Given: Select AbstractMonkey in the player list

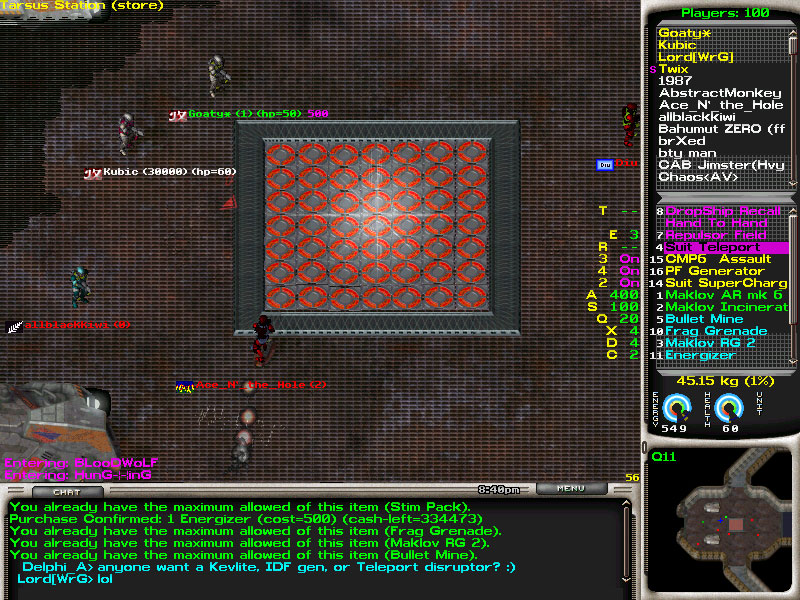Looking at the screenshot, I should tap(720, 93).
